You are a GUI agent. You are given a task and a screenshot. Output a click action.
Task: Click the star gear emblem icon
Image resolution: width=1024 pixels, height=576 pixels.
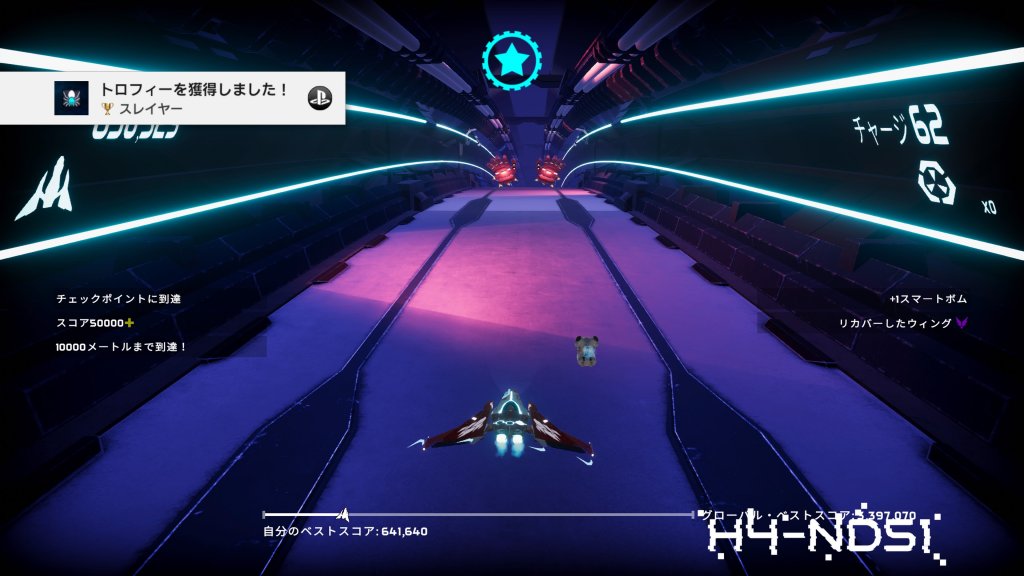pos(512,60)
